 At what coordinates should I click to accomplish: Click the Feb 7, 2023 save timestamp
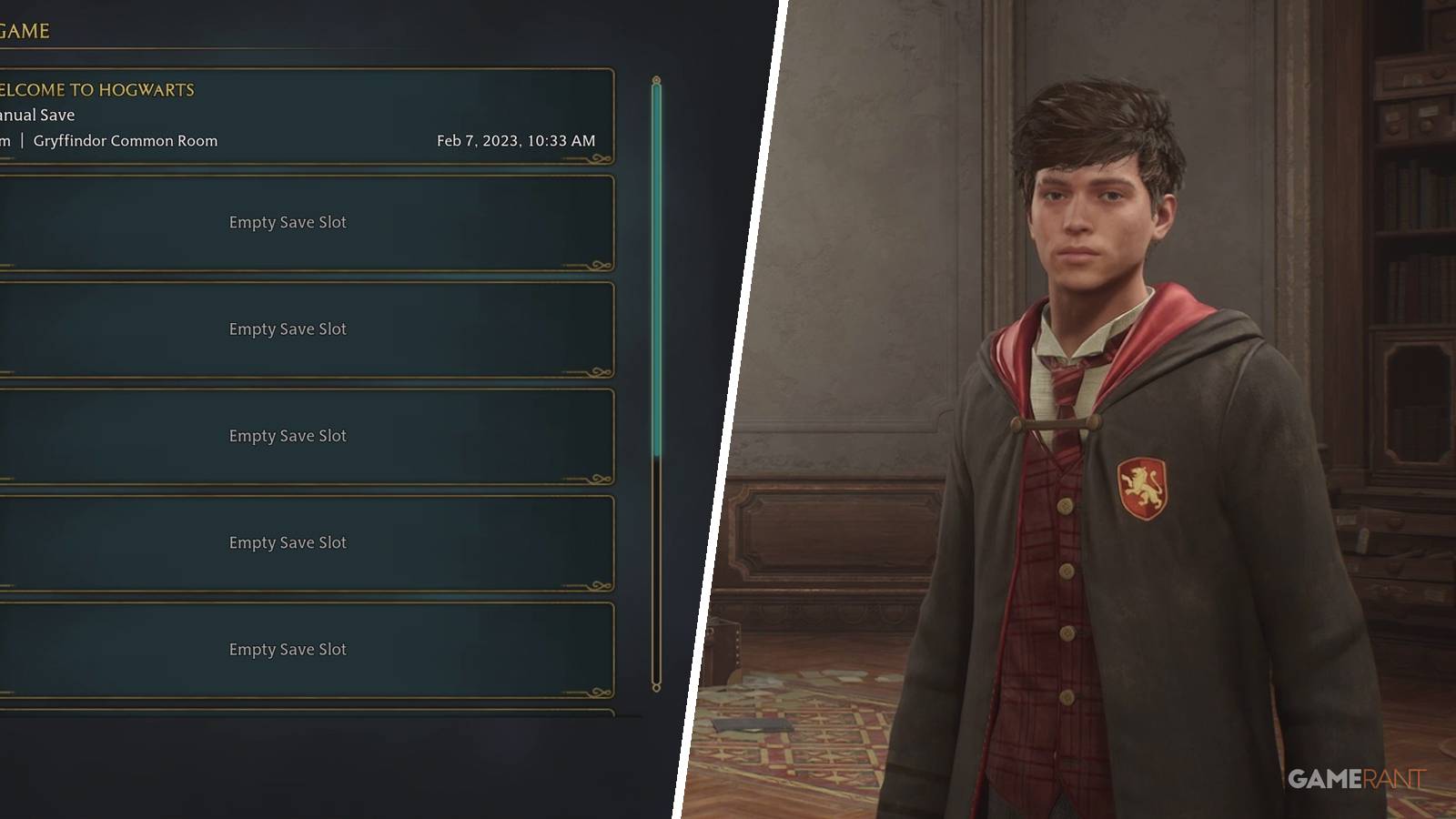coord(515,141)
